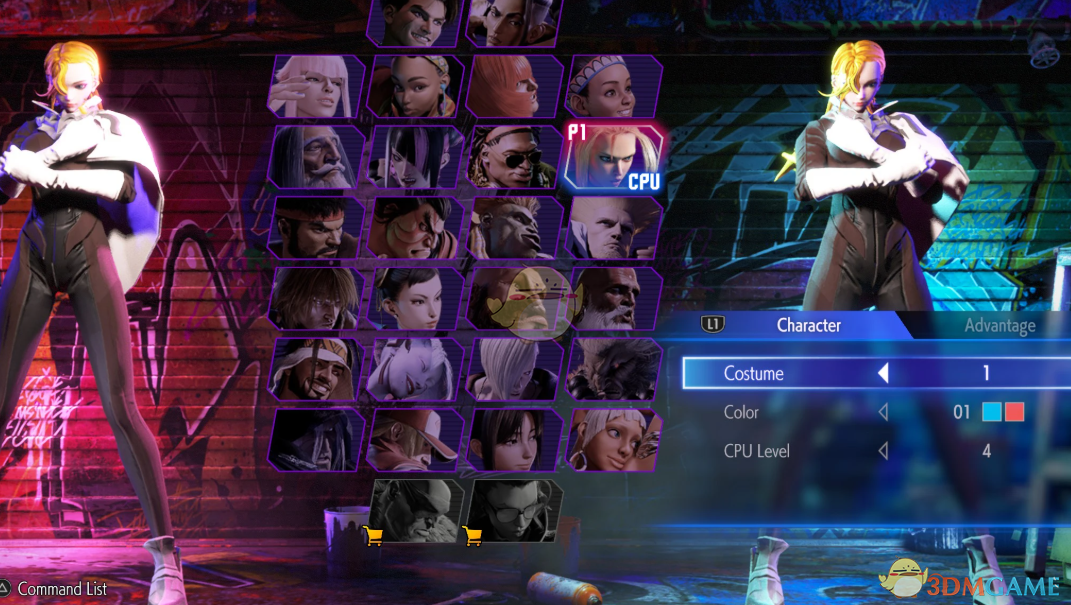Viewport: 1071px width, 605px height.
Task: Choose Ryu's character portrait
Action: point(317,228)
